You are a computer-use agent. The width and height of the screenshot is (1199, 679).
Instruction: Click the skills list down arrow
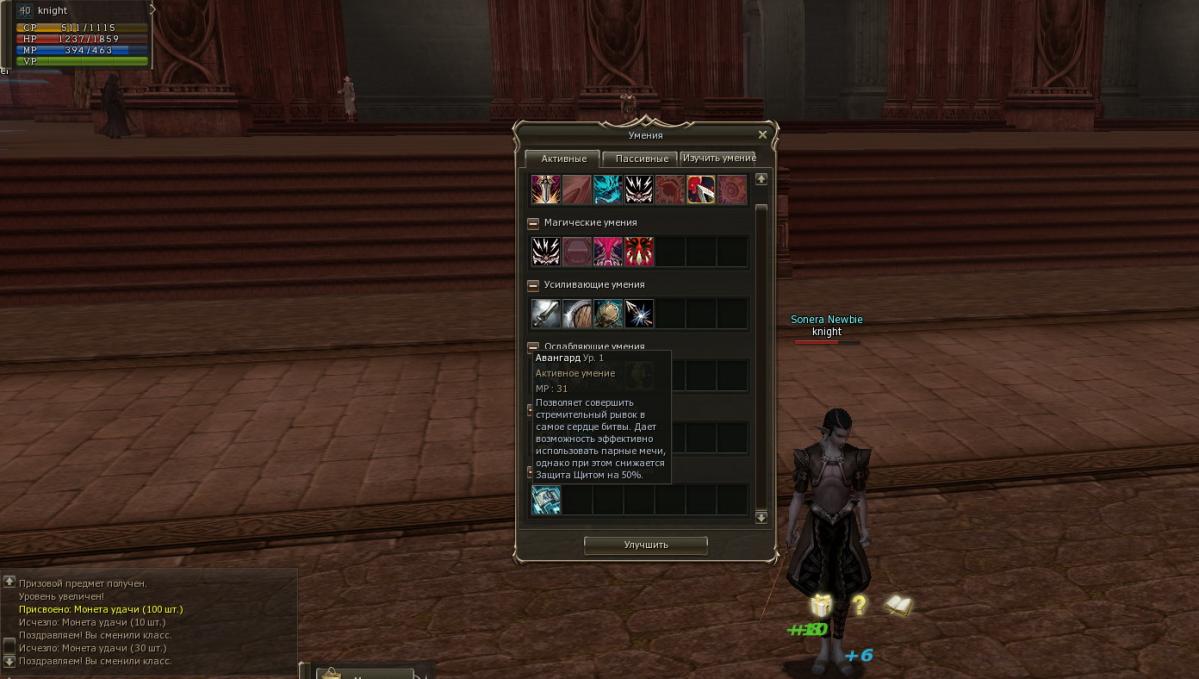point(761,517)
